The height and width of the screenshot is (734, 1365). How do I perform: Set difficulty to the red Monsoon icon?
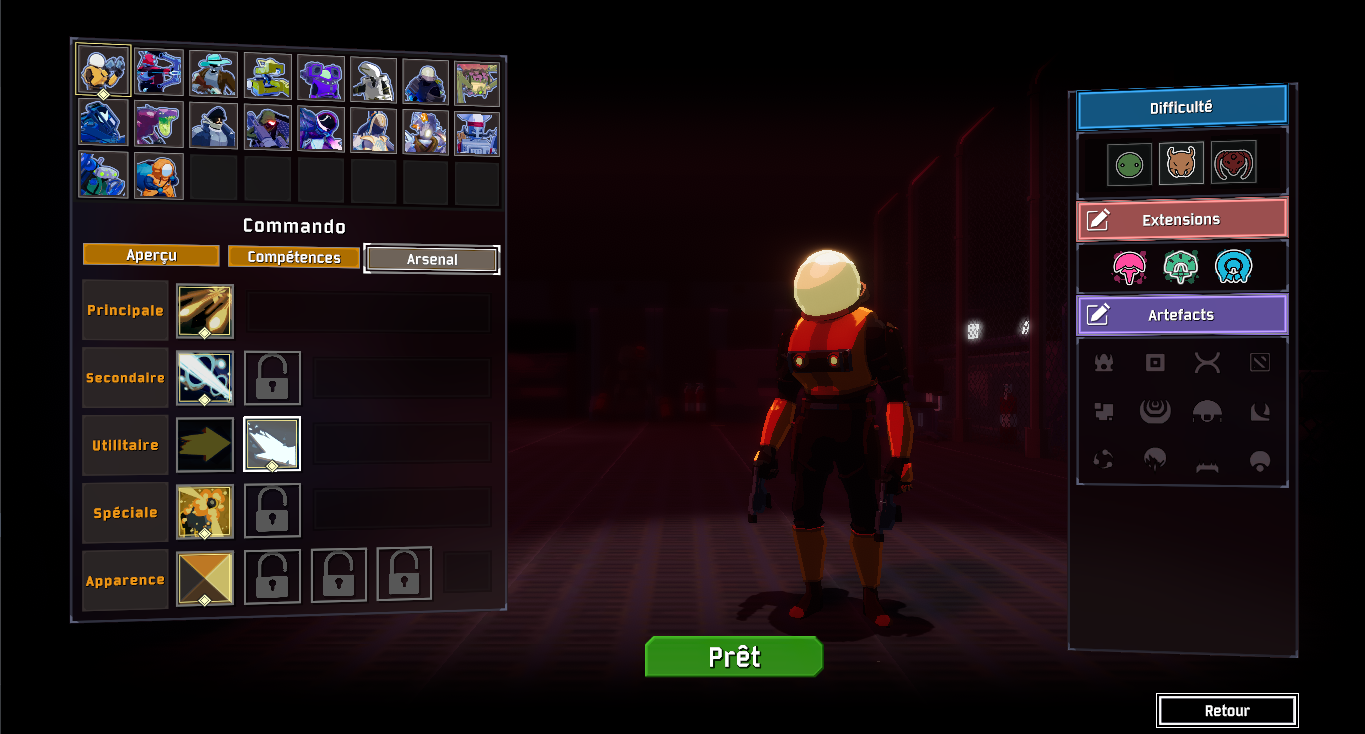click(1234, 164)
